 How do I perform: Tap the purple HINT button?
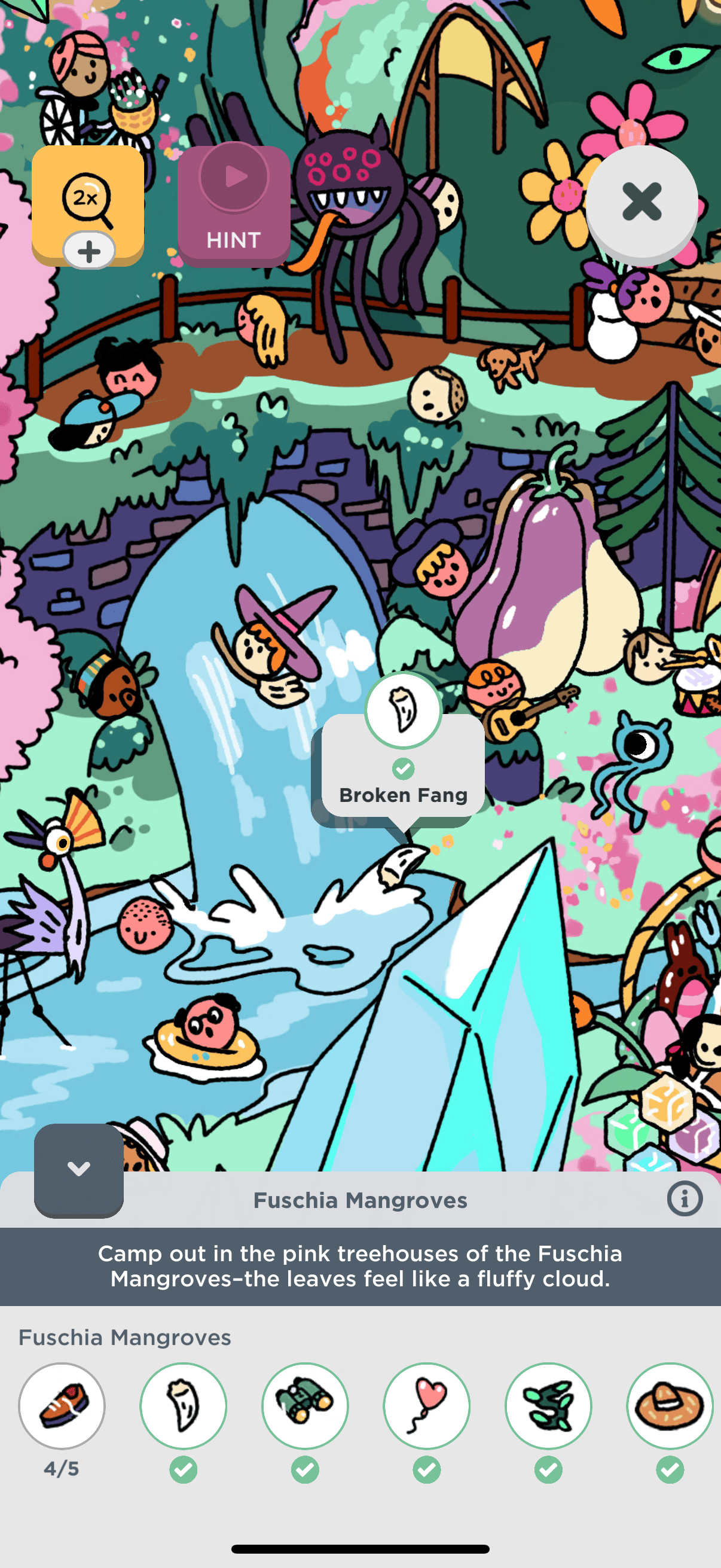[234, 206]
